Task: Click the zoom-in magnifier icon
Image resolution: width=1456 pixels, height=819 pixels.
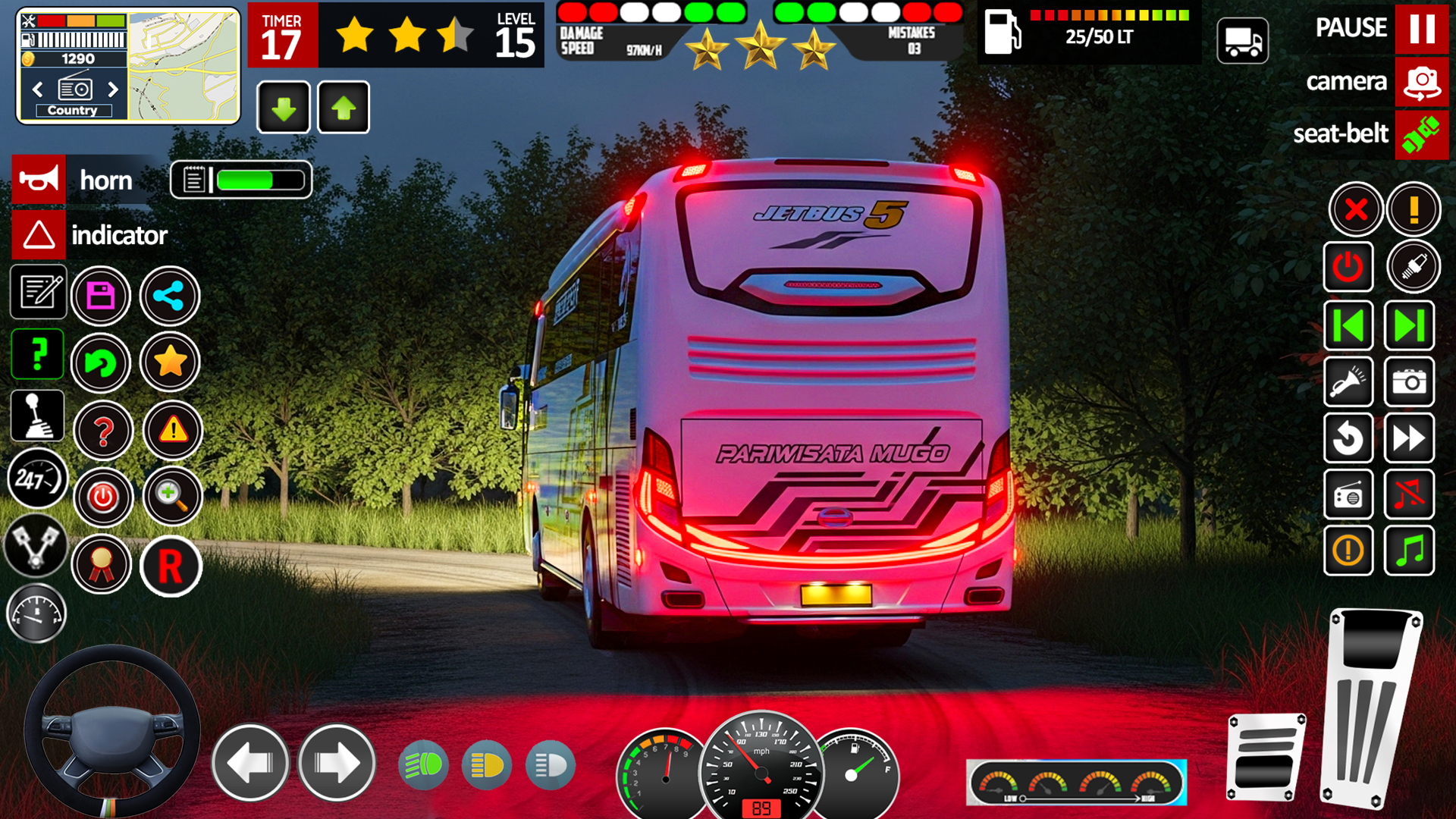Action: [170, 497]
